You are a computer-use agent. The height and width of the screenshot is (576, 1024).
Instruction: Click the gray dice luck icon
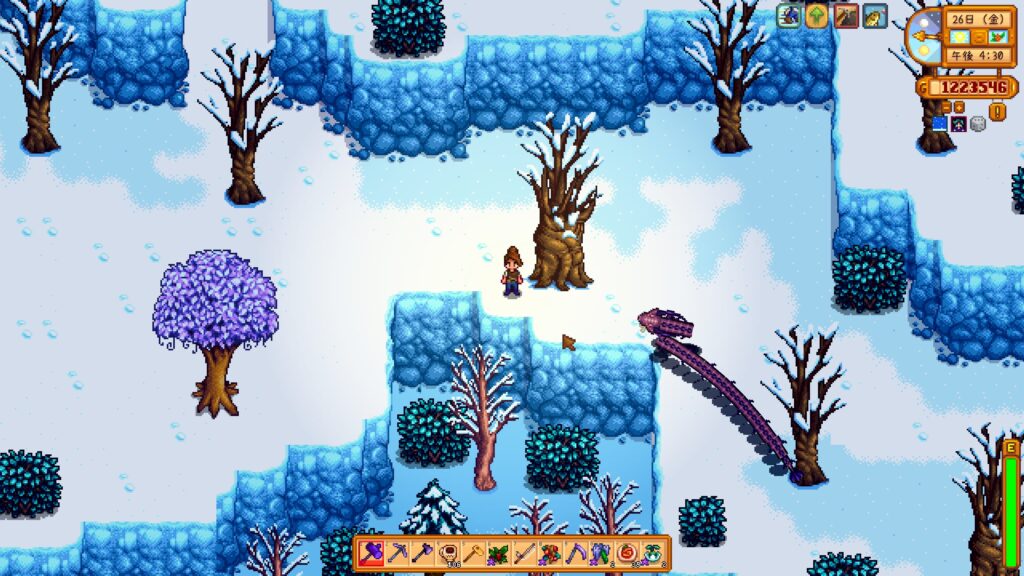[978, 124]
